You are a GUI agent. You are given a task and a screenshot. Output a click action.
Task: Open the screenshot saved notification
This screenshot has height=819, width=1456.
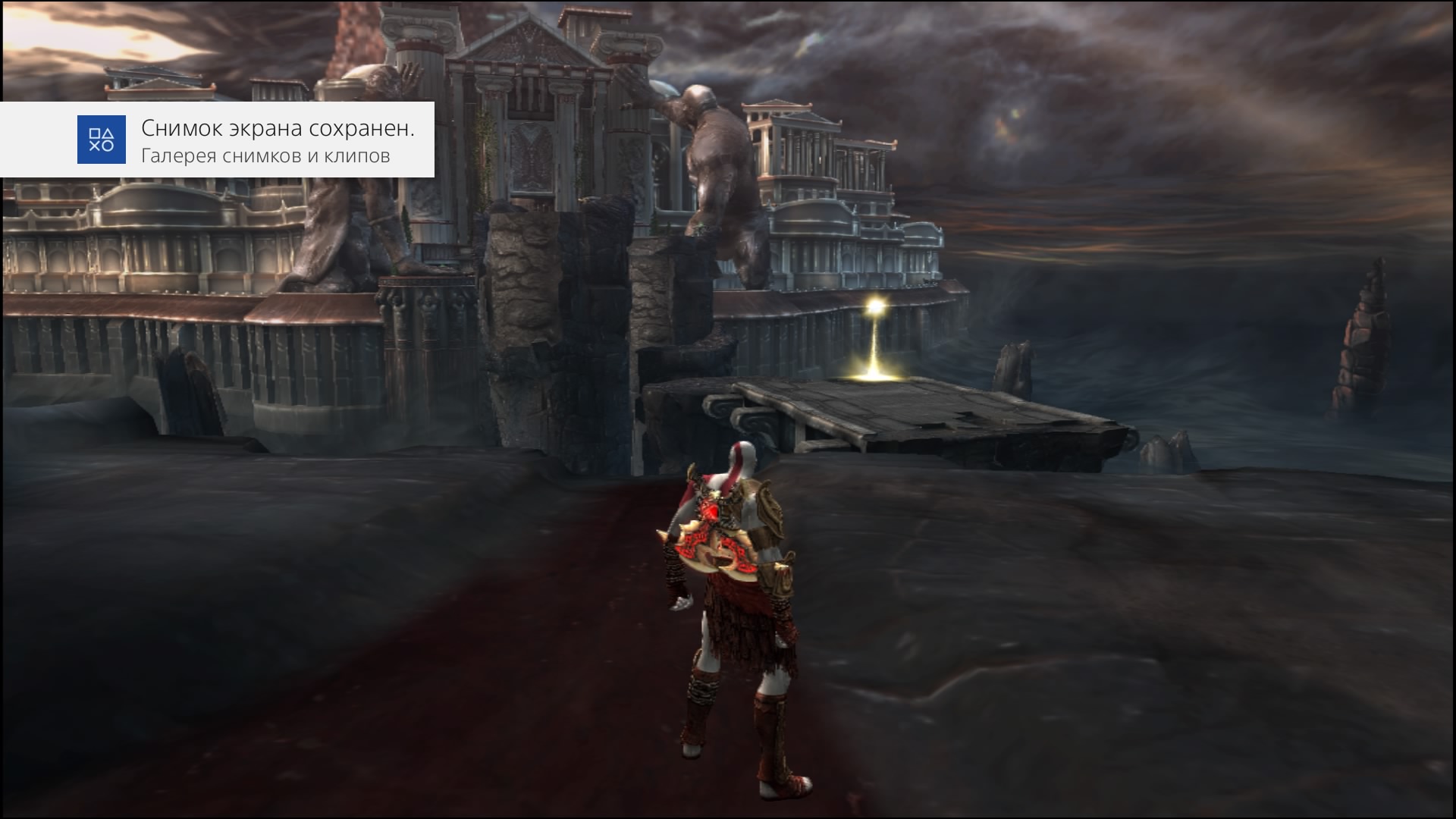point(277,140)
